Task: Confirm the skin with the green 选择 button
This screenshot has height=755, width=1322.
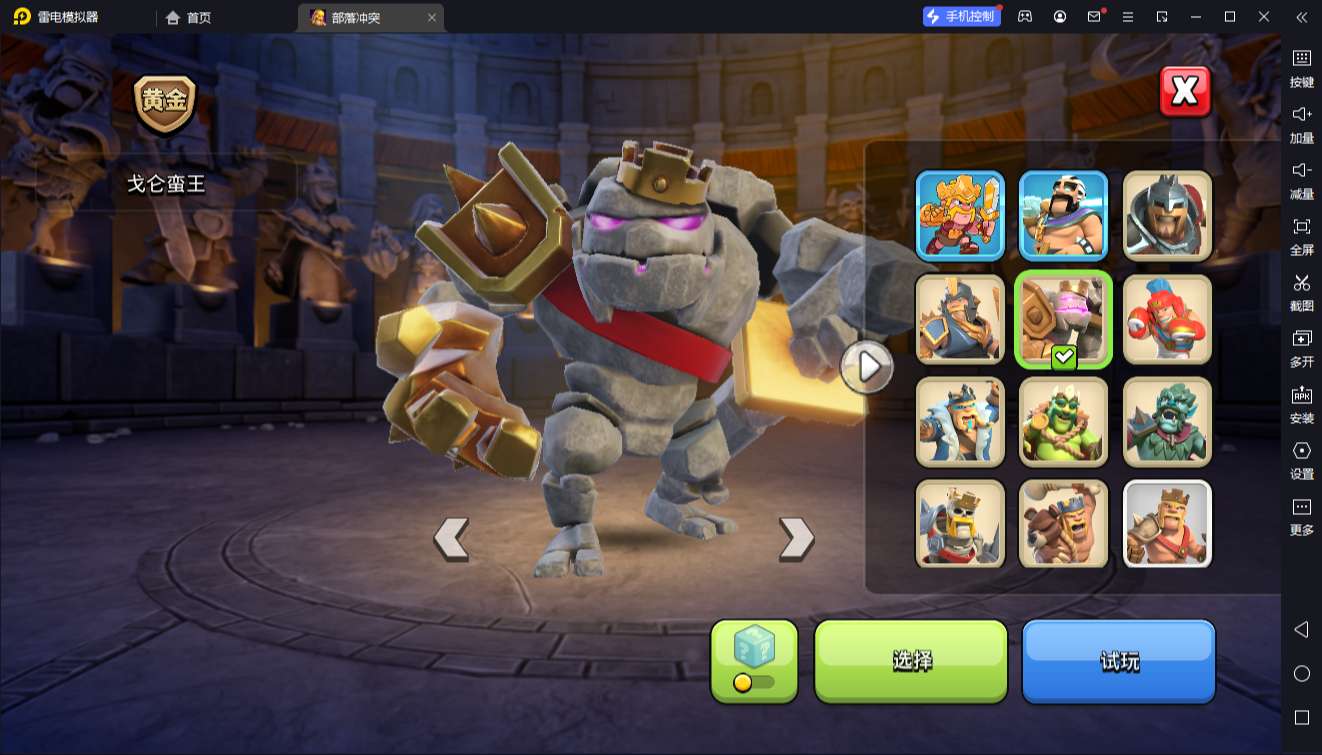Action: (x=911, y=660)
